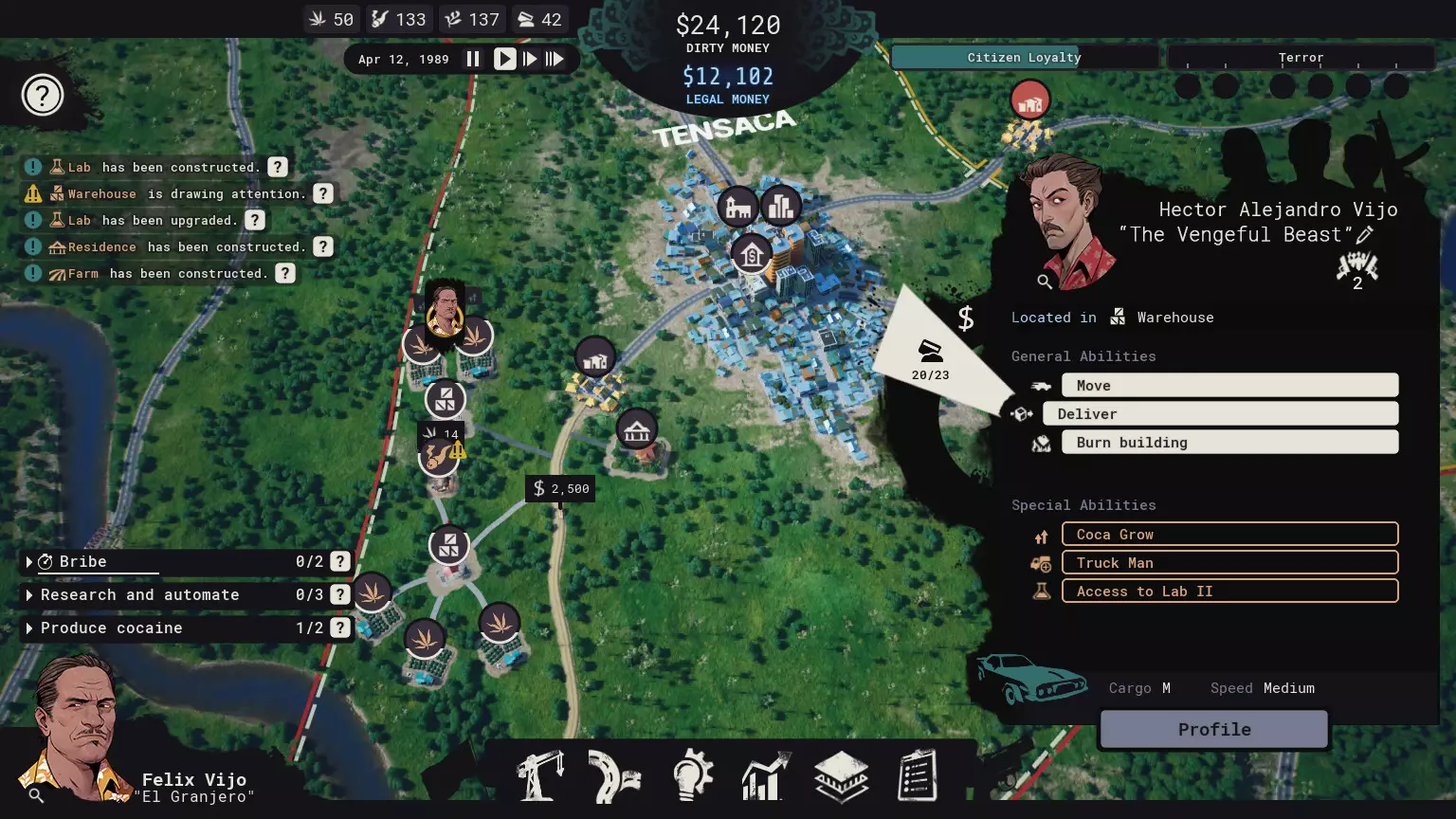Expand the Produce cocaine task
1456x819 pixels.
pyautogui.click(x=28, y=628)
